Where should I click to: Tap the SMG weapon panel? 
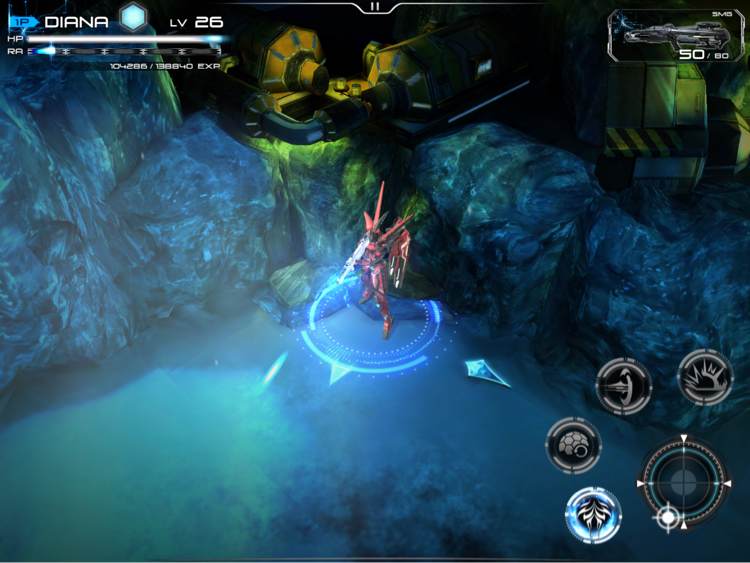(x=676, y=37)
